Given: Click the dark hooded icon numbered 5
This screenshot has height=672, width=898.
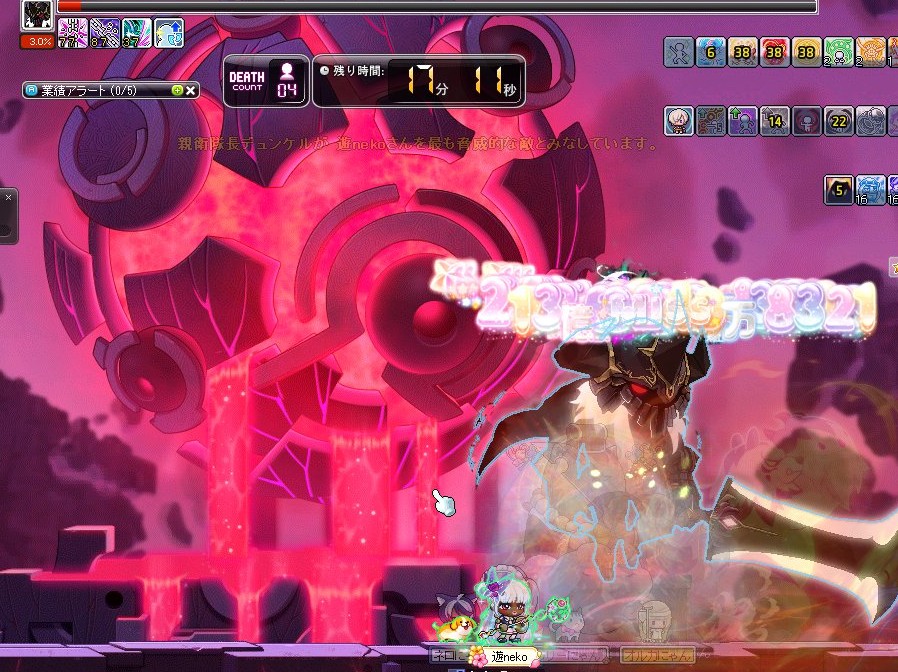Looking at the screenshot, I should tap(839, 189).
